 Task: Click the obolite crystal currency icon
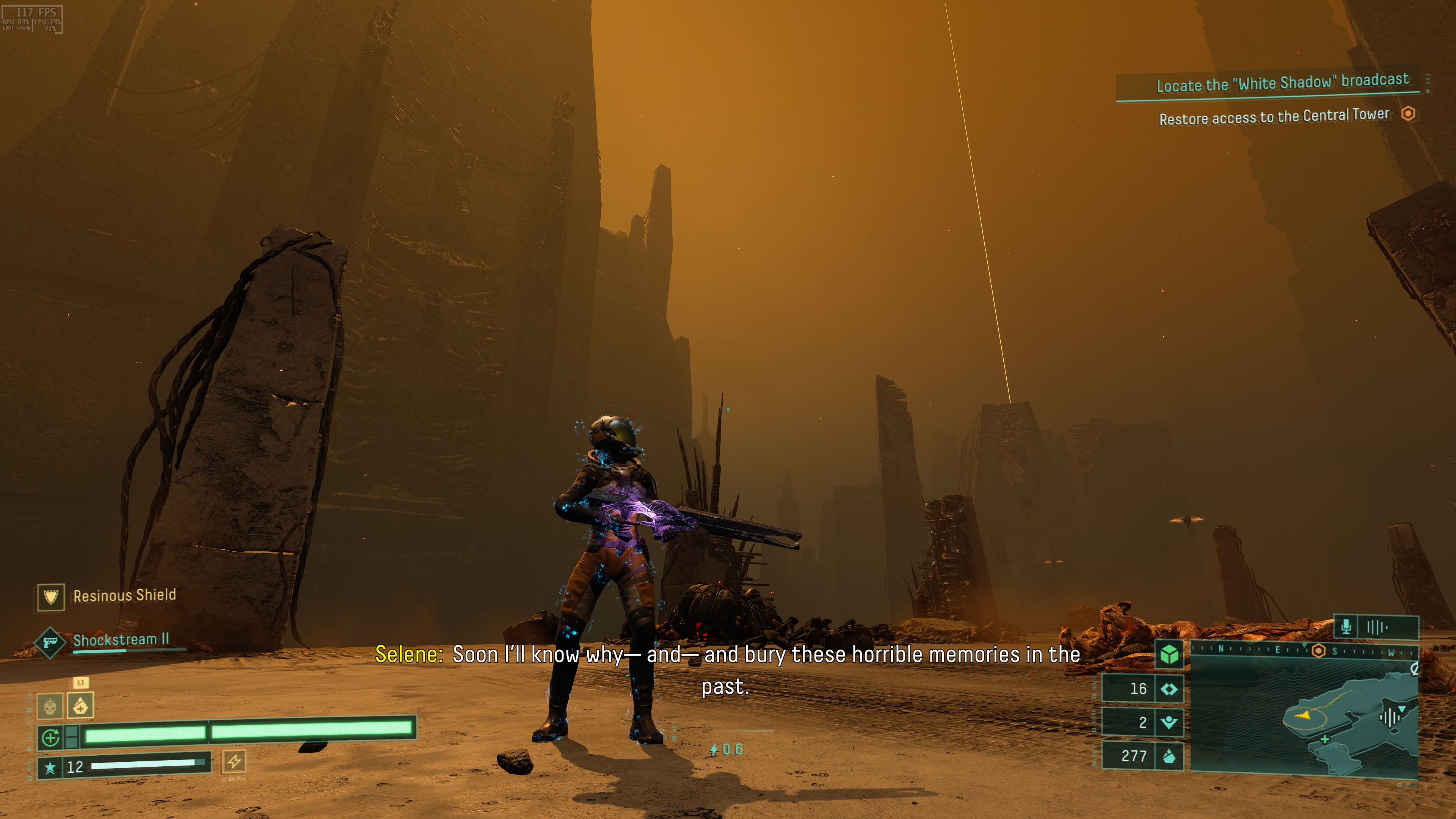pyautogui.click(x=1169, y=756)
